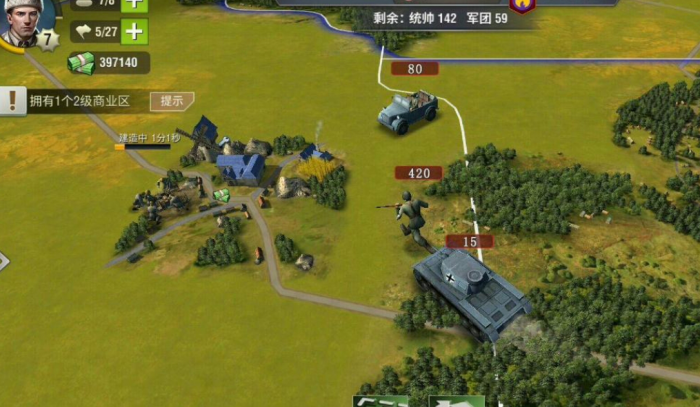Click the green cash stack icon
The height and width of the screenshot is (407, 700).
(x=81, y=63)
